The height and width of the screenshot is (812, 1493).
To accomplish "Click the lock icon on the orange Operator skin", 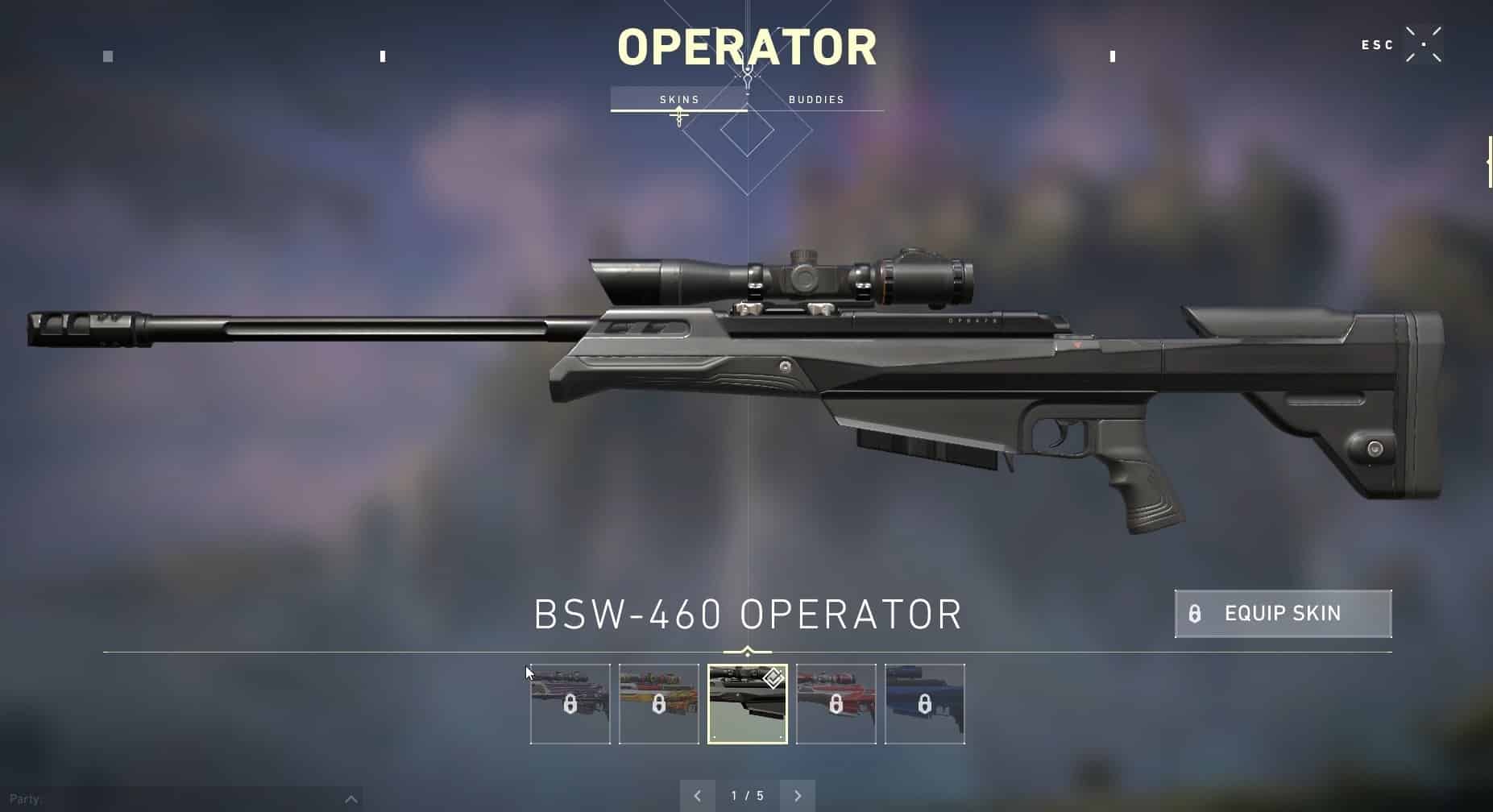I will coord(657,702).
